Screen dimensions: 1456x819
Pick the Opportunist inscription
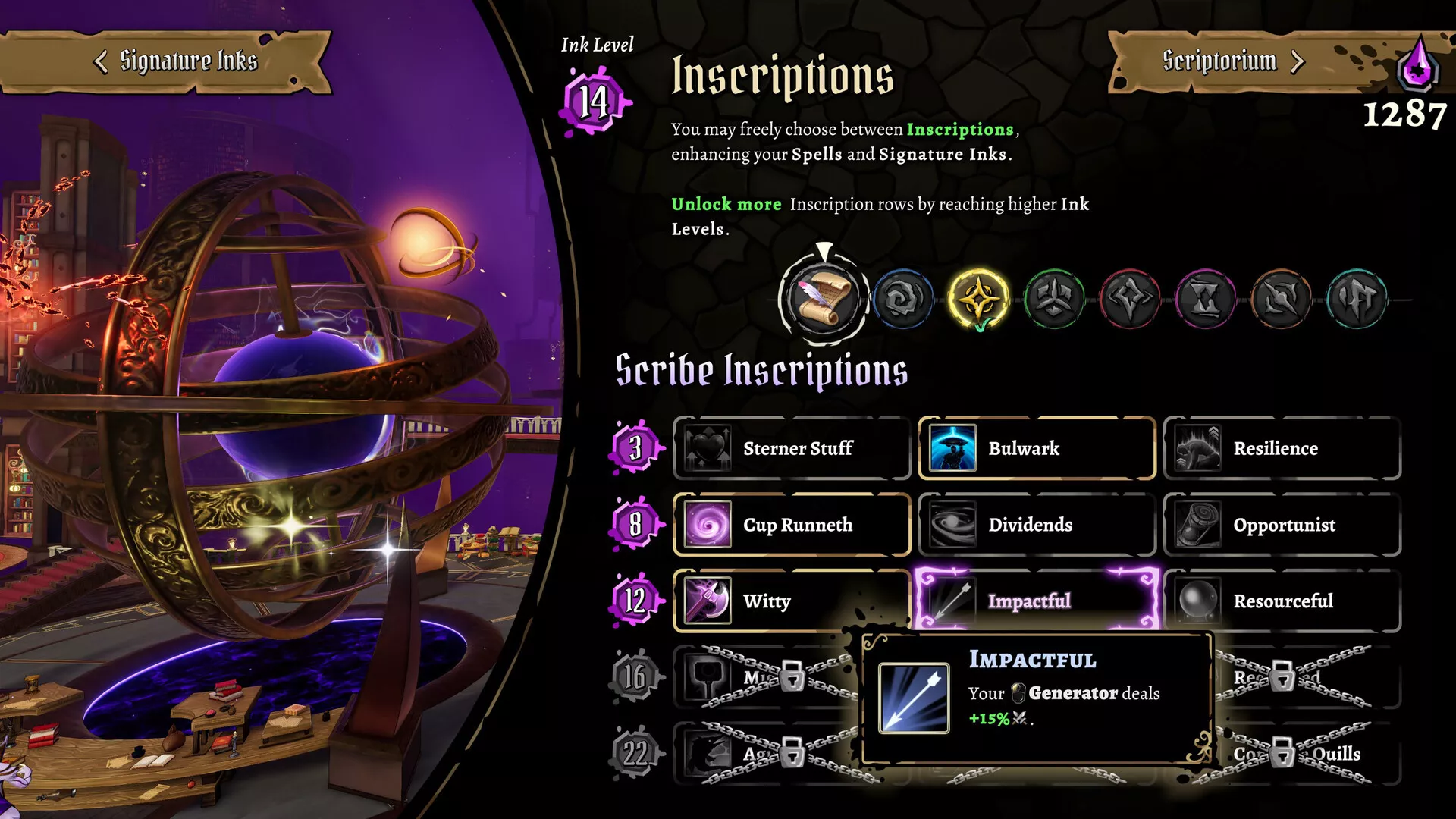pyautogui.click(x=1282, y=525)
